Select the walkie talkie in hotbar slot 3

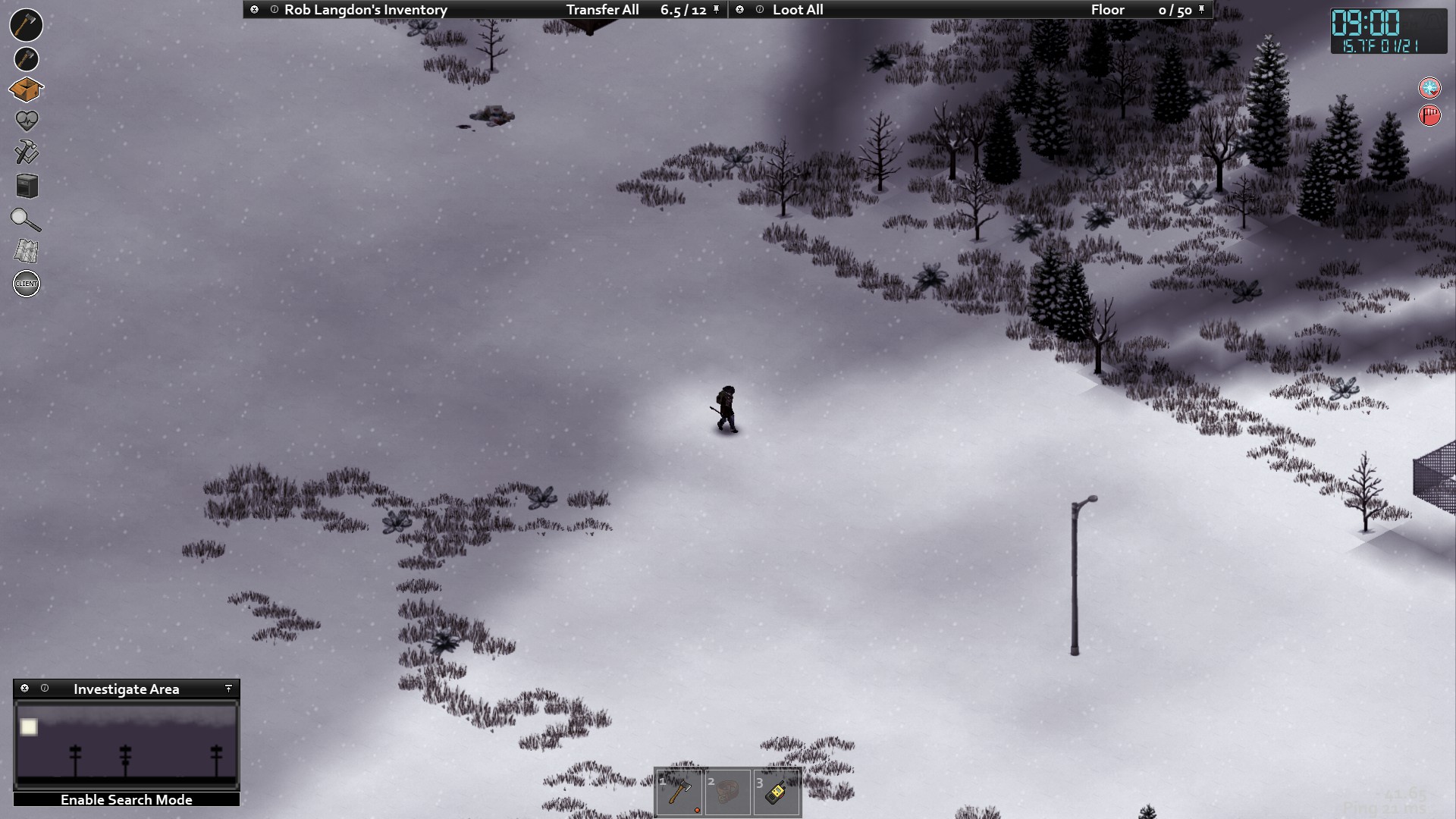(x=777, y=793)
